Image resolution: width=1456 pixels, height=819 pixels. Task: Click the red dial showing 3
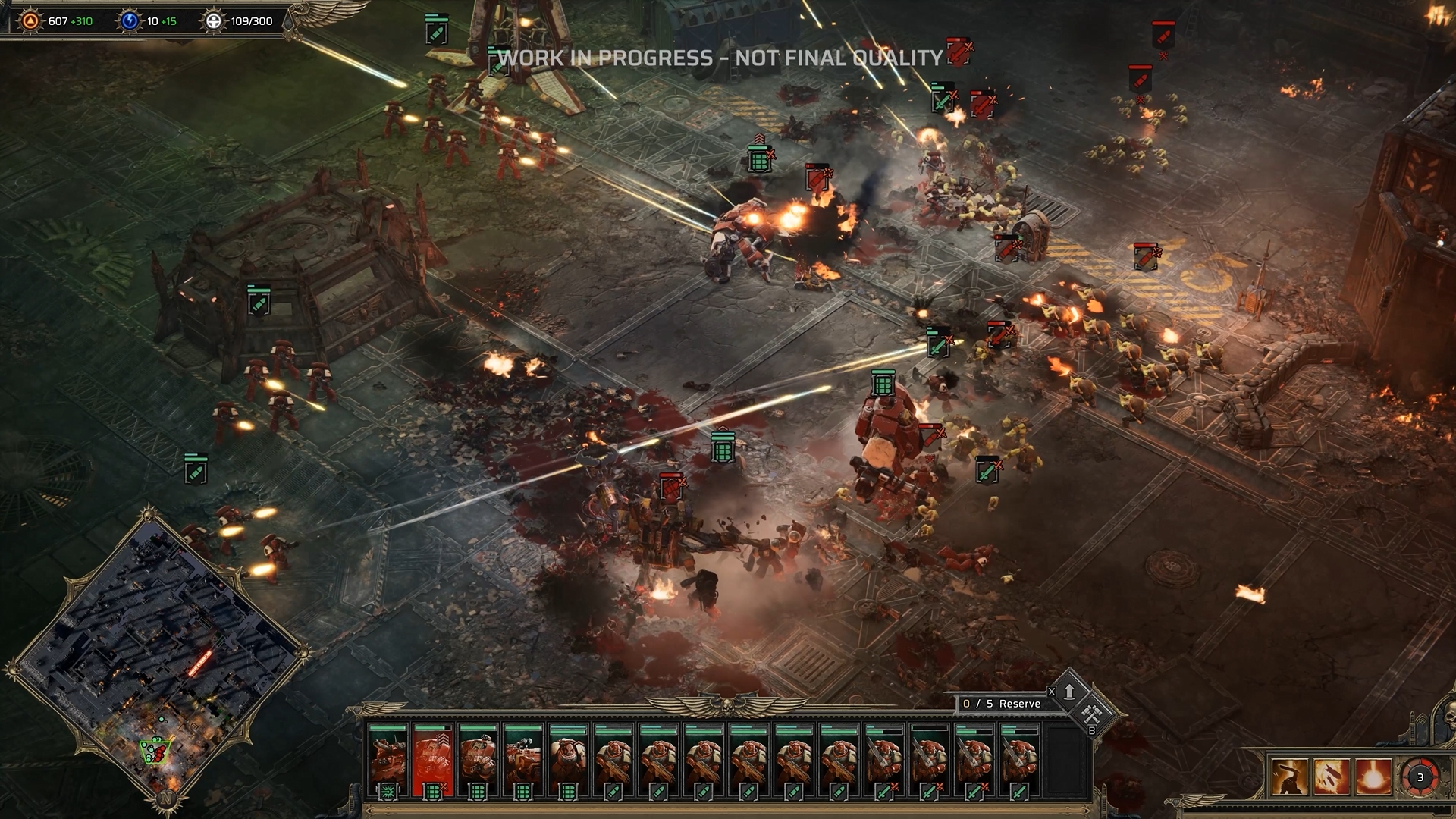pos(1420,777)
